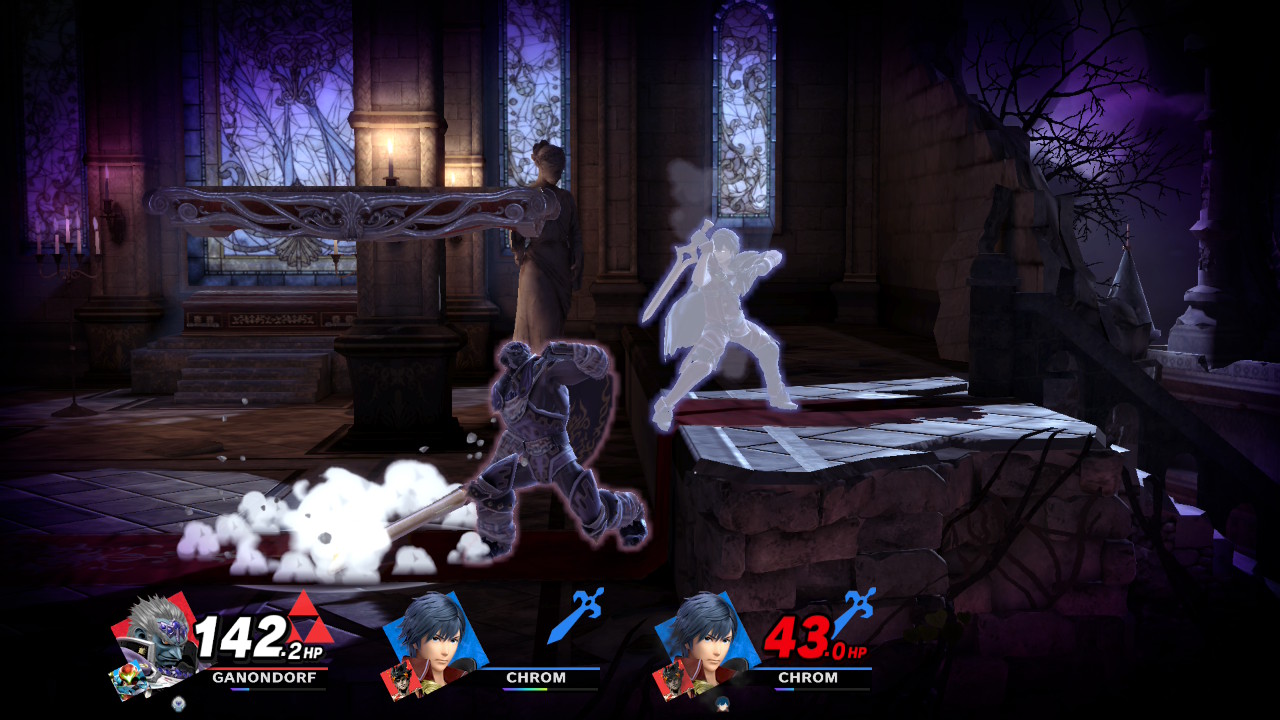Choose the Chrom portrait with no HP shown
Image resolution: width=1280 pixels, height=720 pixels.
tap(435, 633)
